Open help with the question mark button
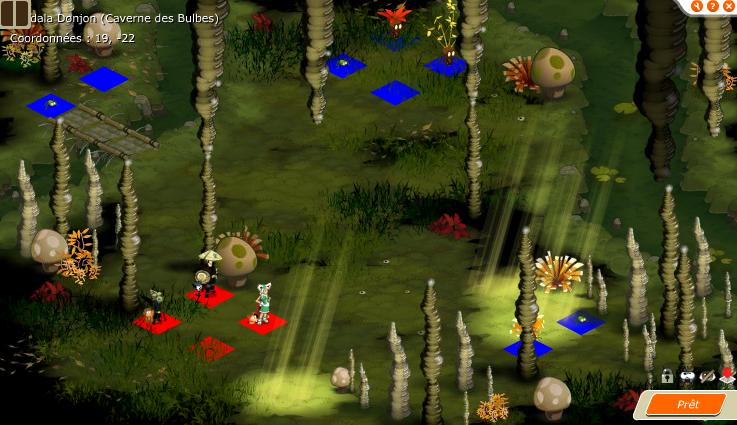 [711, 6]
